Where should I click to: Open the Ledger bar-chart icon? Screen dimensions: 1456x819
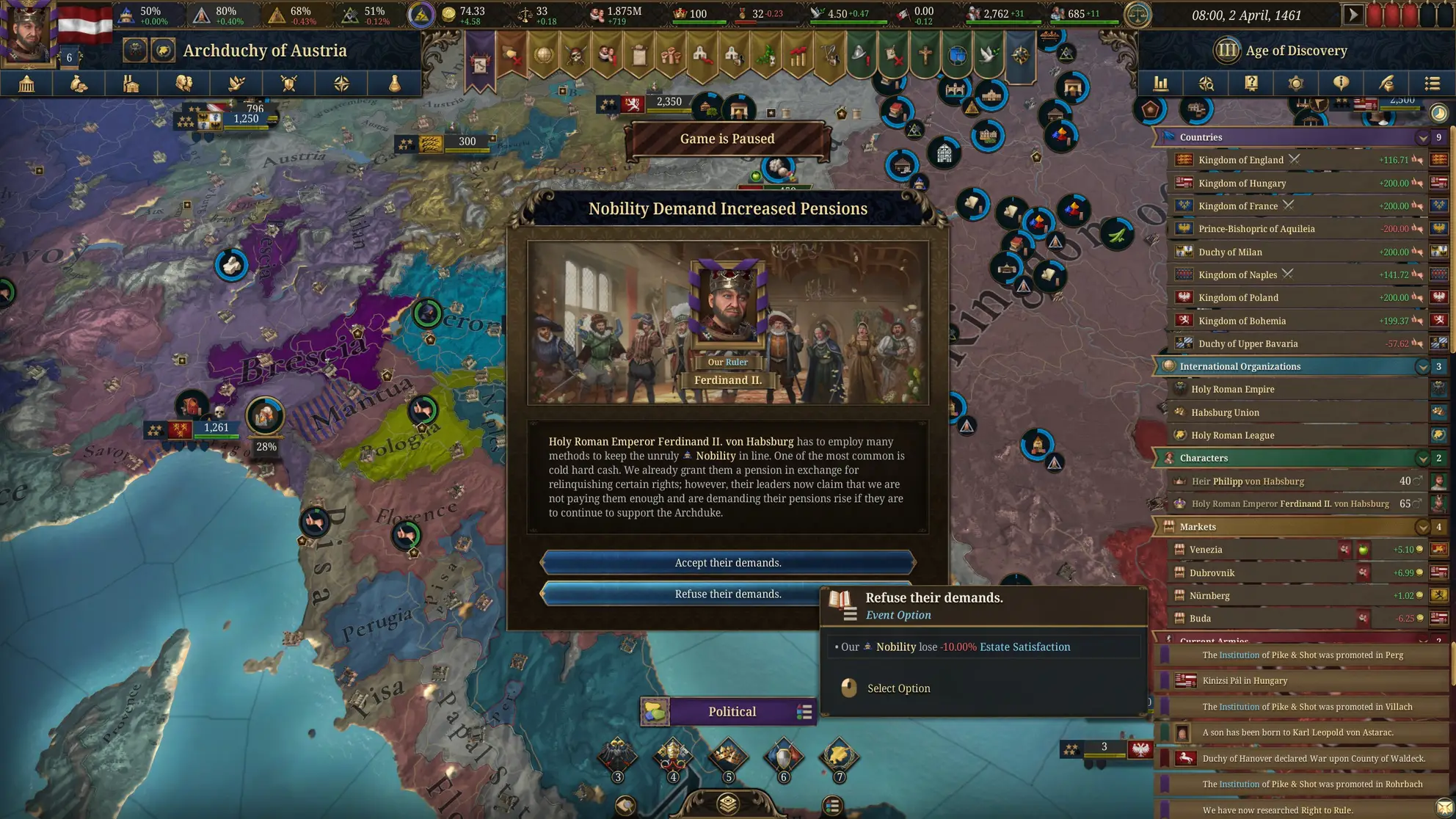click(x=1162, y=84)
